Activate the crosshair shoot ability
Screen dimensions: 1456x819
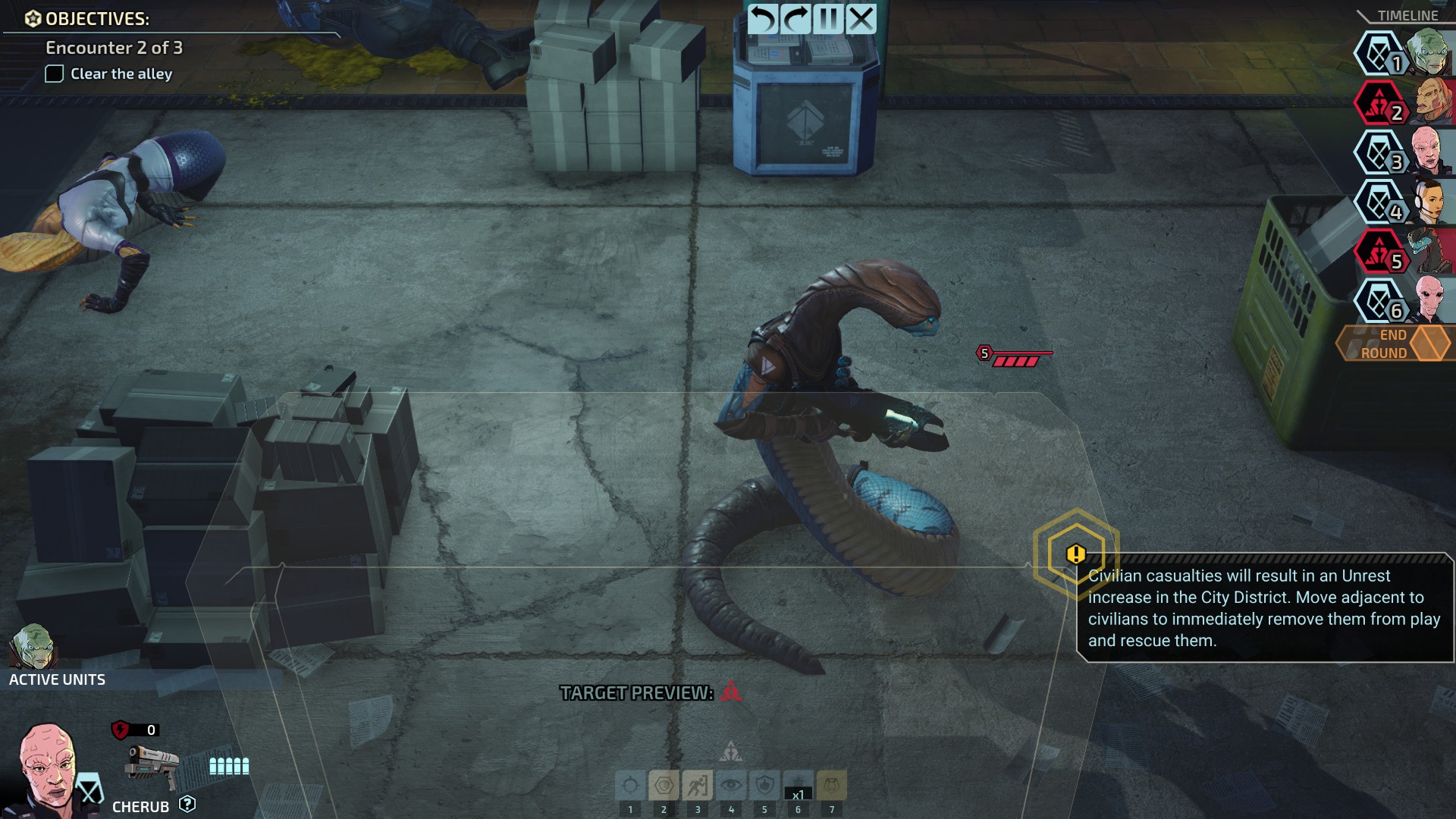tap(630, 786)
